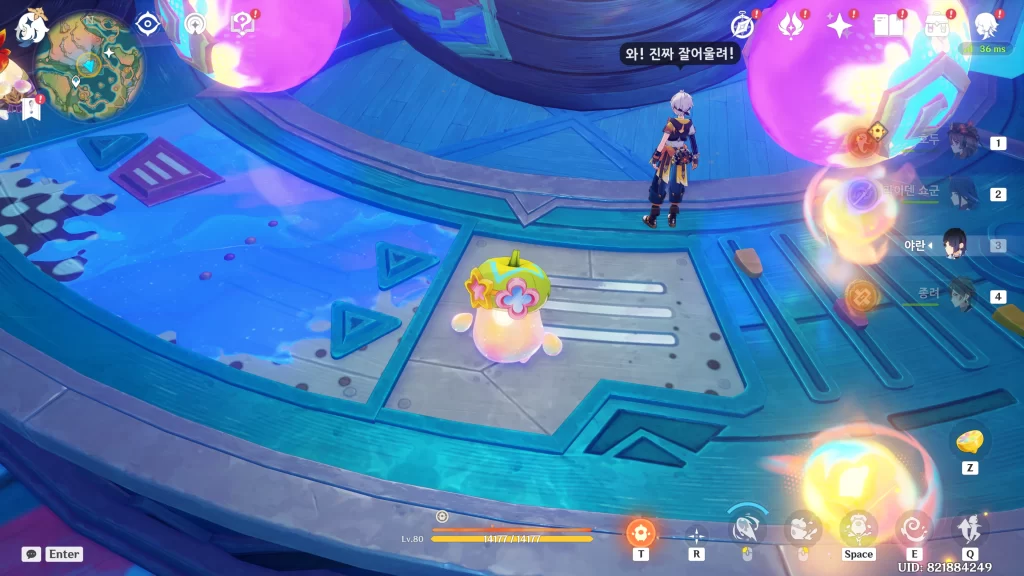Switch to party member 라이덴 쇼군
Screen dimensions: 1024x576
pyautogui.click(x=962, y=193)
